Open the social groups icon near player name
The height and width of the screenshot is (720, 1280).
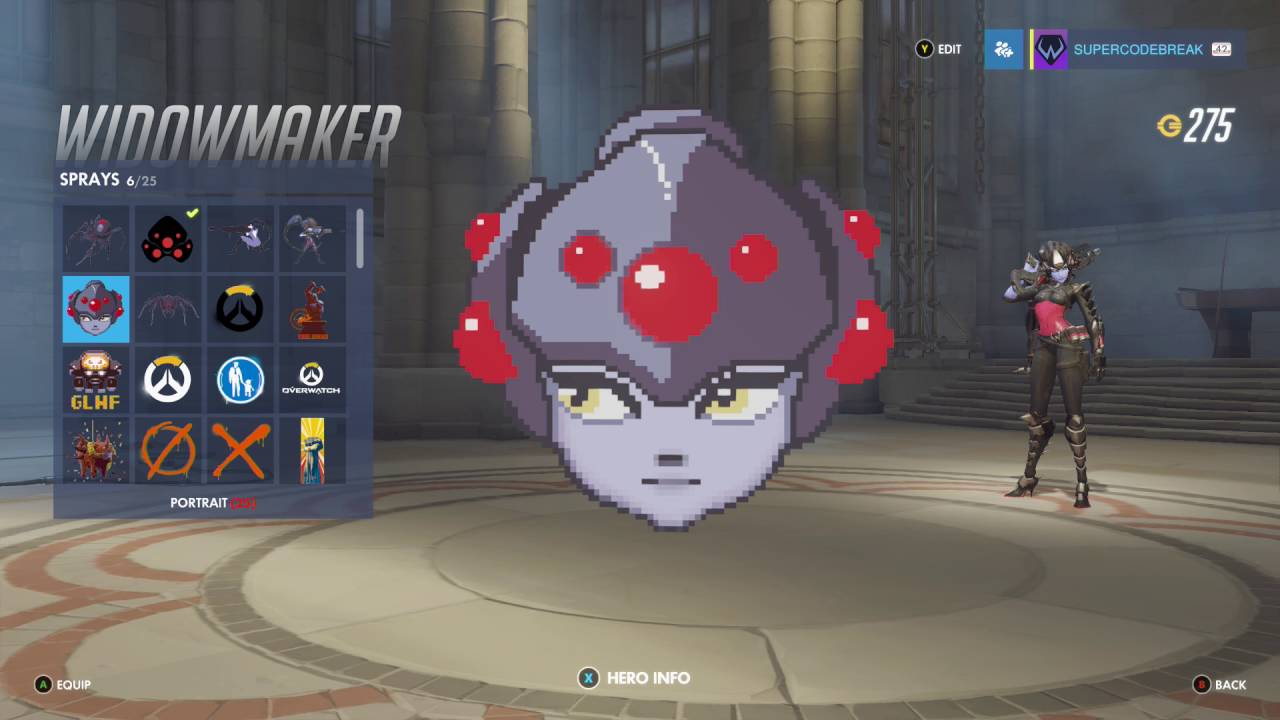coord(1003,49)
